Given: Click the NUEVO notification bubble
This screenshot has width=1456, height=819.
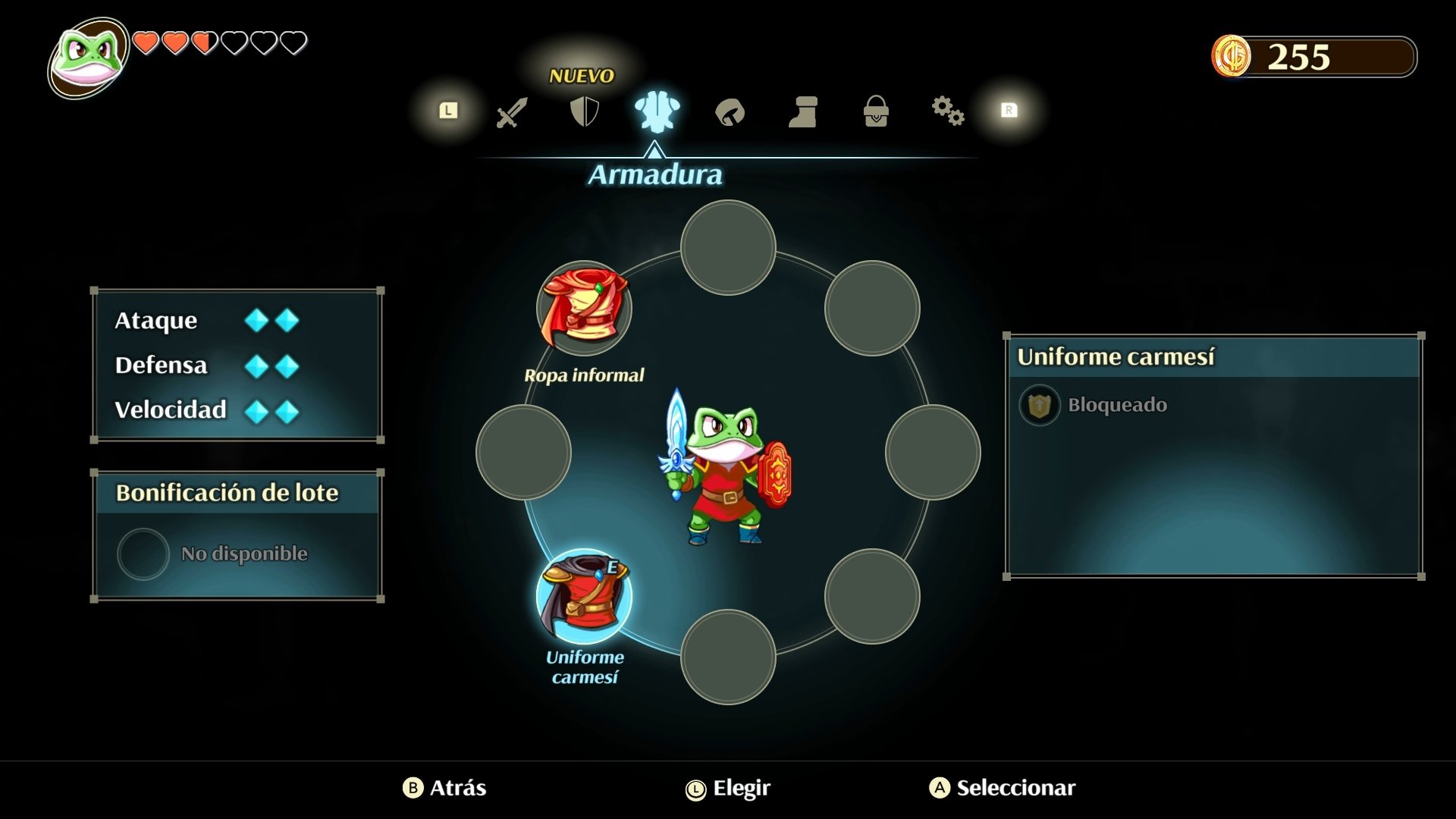Looking at the screenshot, I should (581, 75).
